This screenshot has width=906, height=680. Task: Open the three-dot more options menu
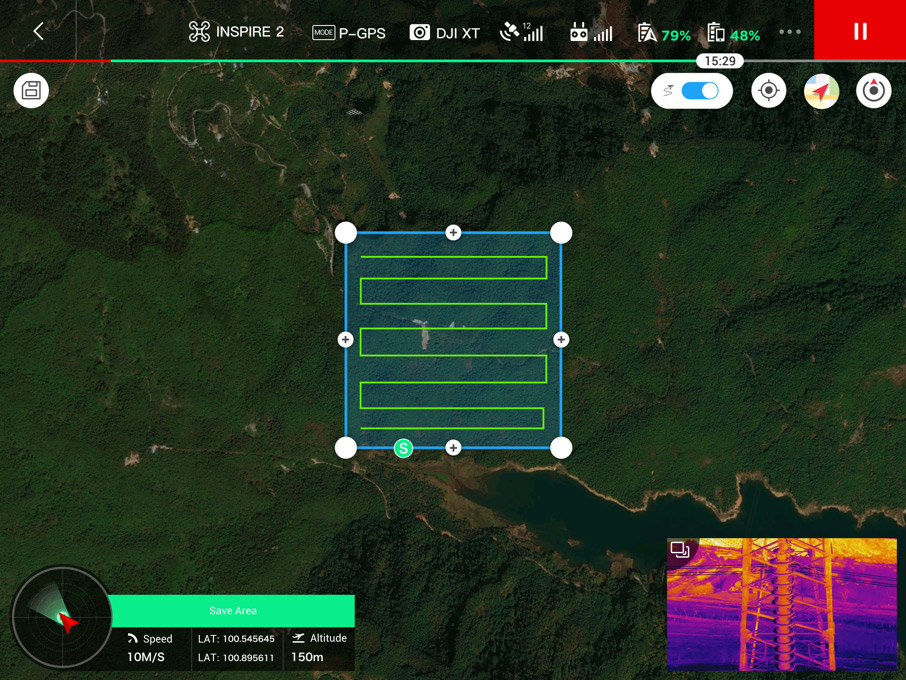pyautogui.click(x=790, y=32)
